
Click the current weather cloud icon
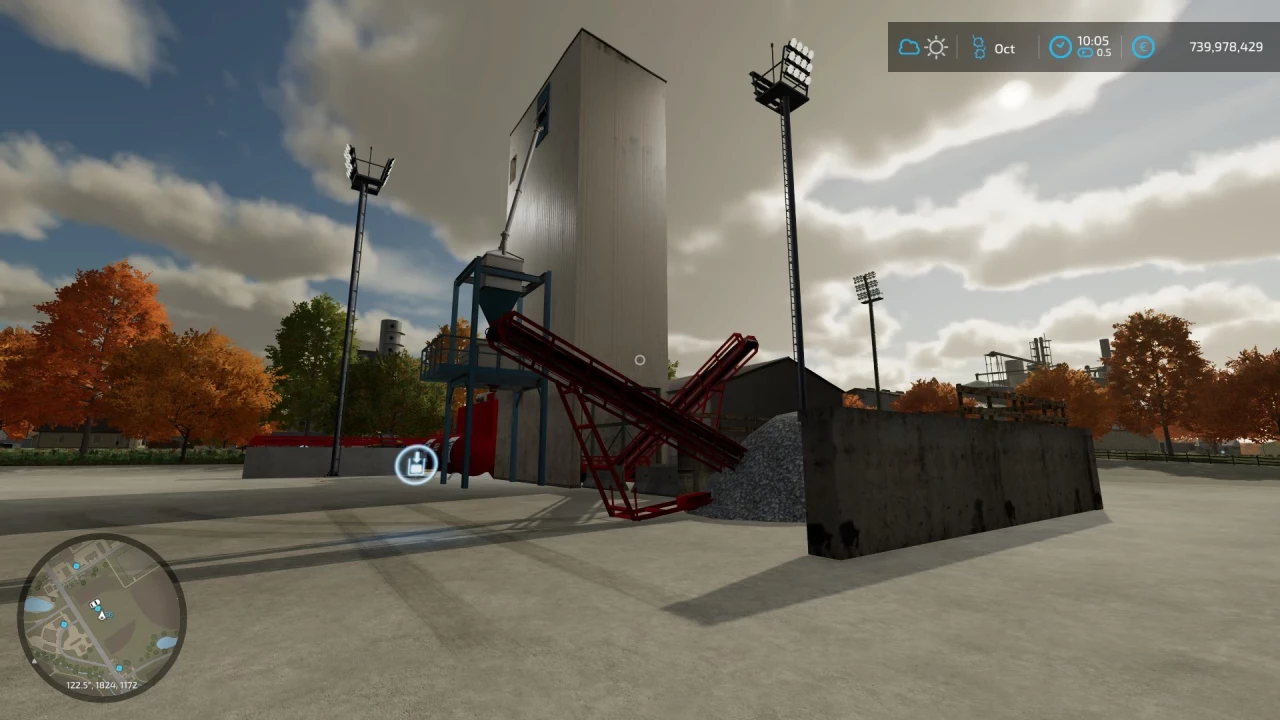[908, 47]
